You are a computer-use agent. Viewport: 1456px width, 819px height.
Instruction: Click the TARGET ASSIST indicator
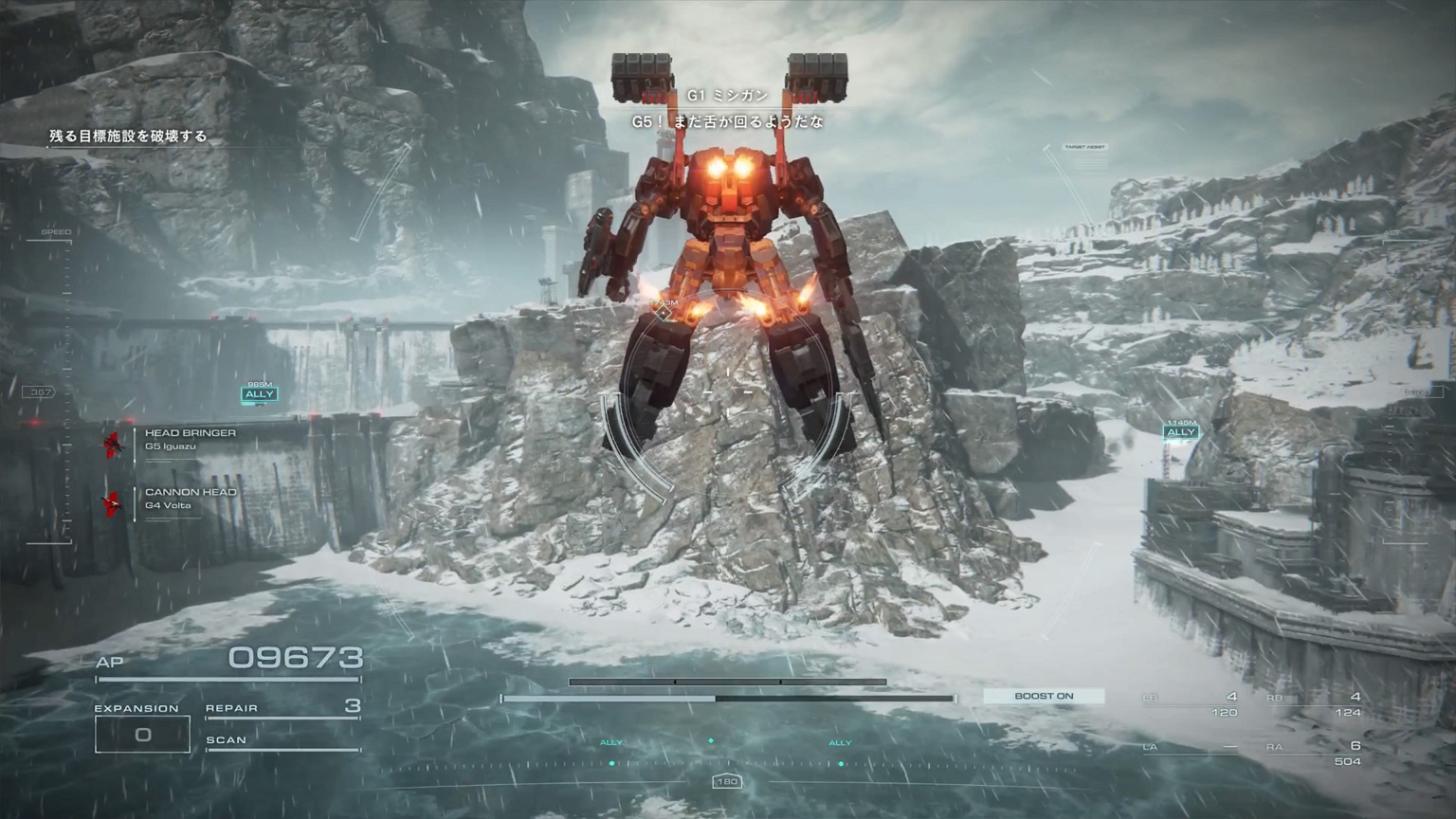(1085, 148)
